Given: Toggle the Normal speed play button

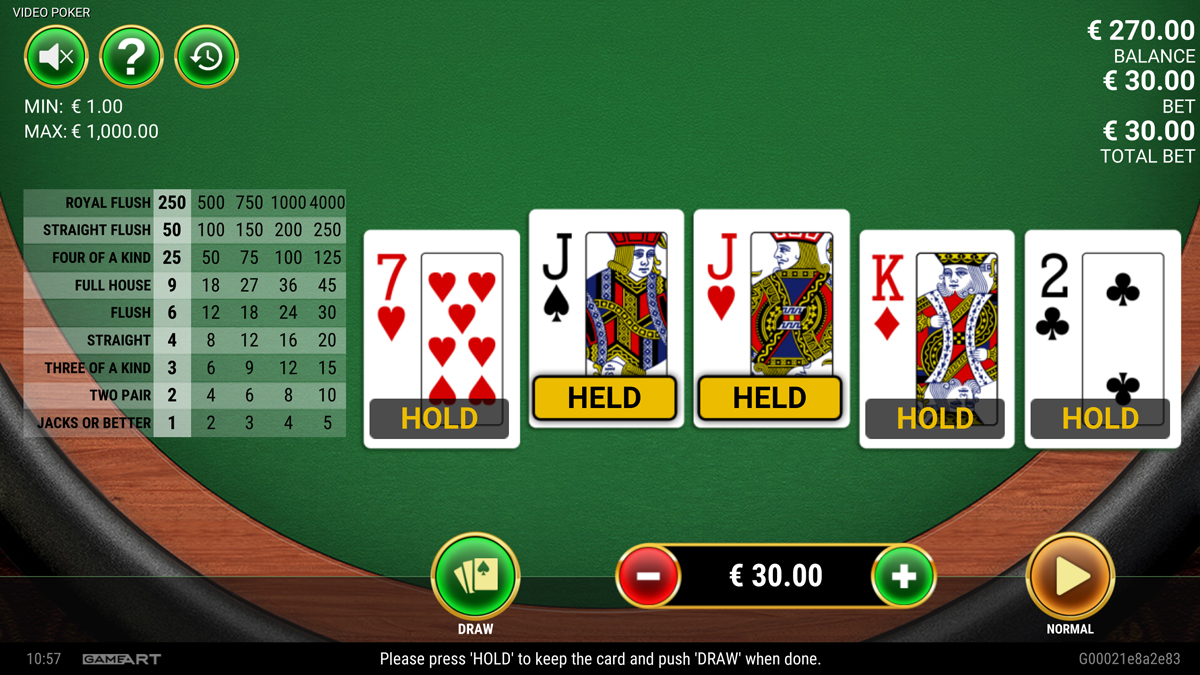Looking at the screenshot, I should [x=1070, y=576].
